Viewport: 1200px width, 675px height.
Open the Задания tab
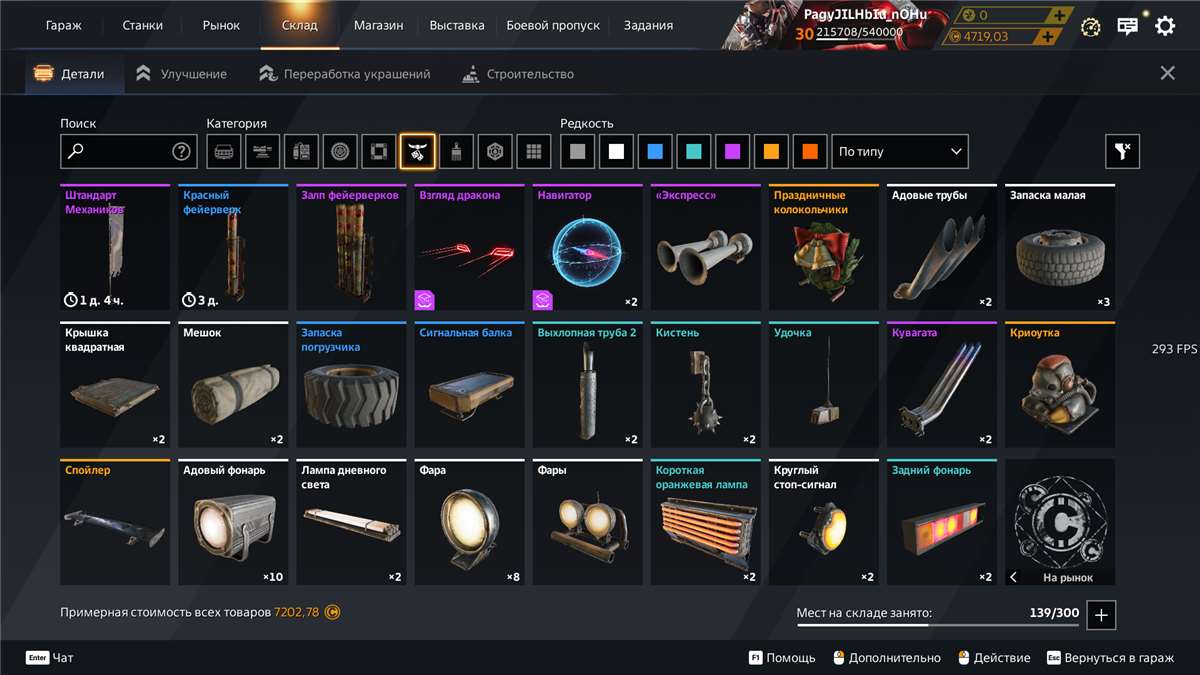[x=648, y=25]
